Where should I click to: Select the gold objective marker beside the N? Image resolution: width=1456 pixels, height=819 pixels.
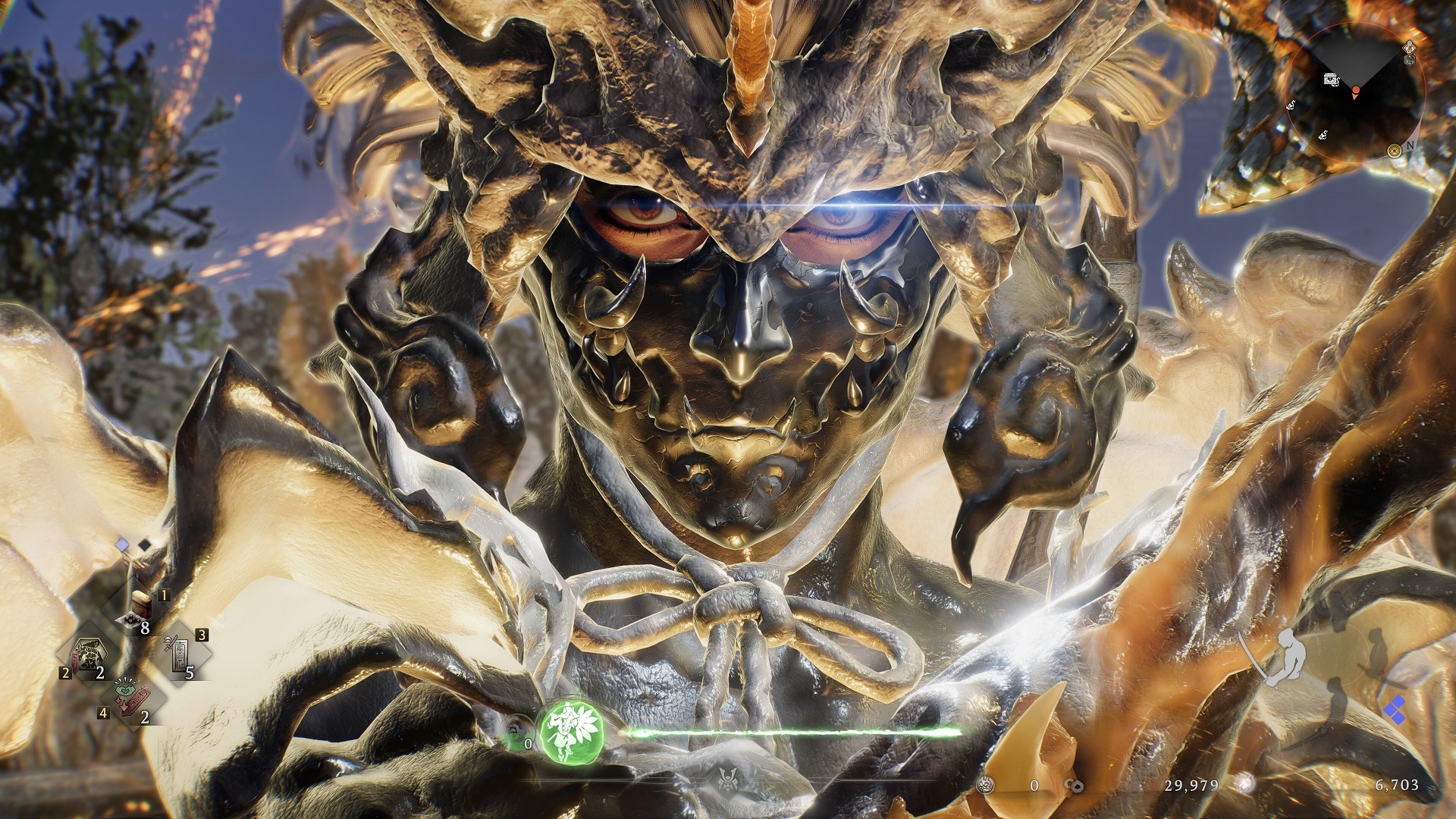click(x=1394, y=151)
